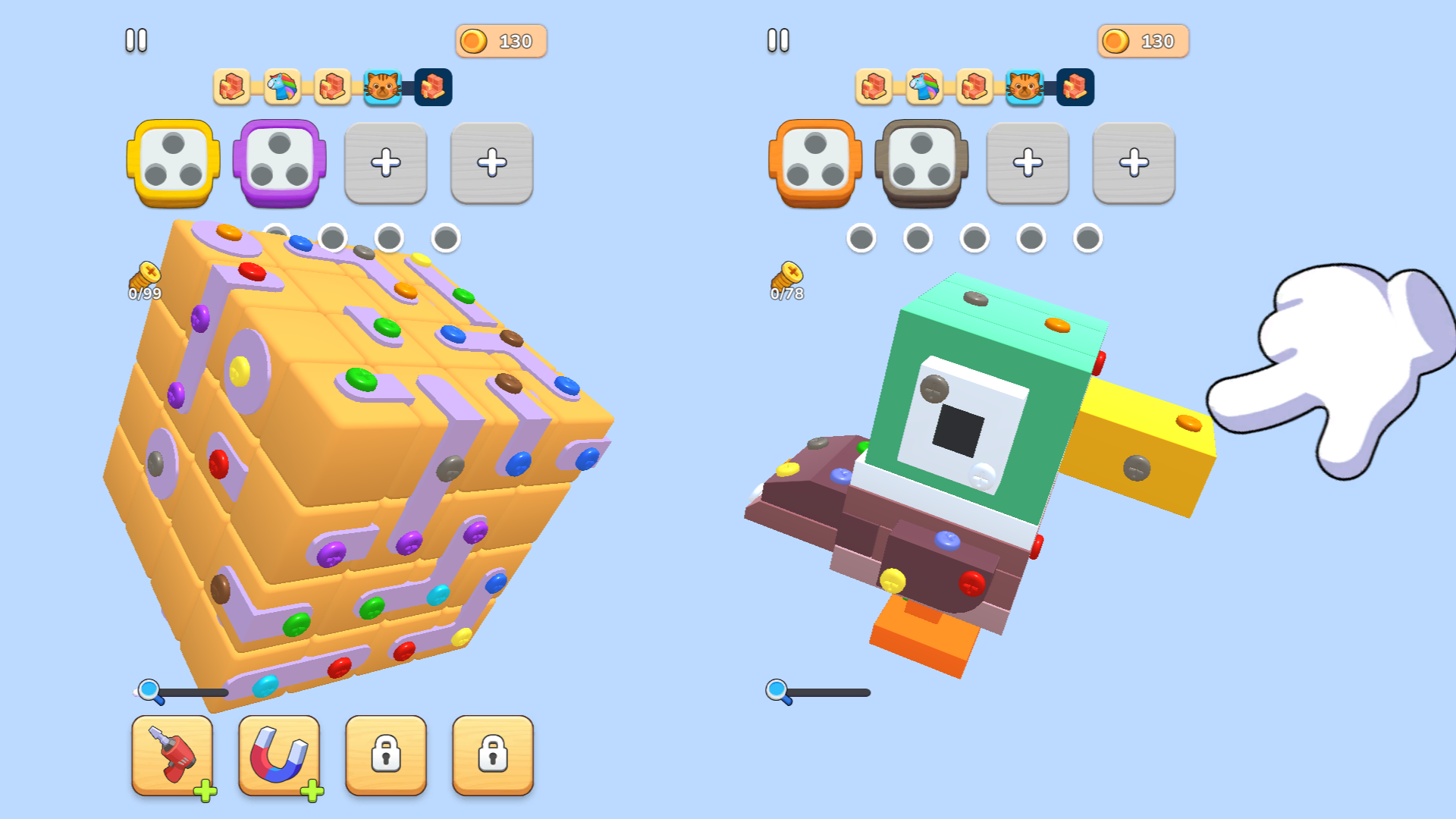Select the yellow screw tray
Screen dimensions: 1456x819
coord(171,162)
